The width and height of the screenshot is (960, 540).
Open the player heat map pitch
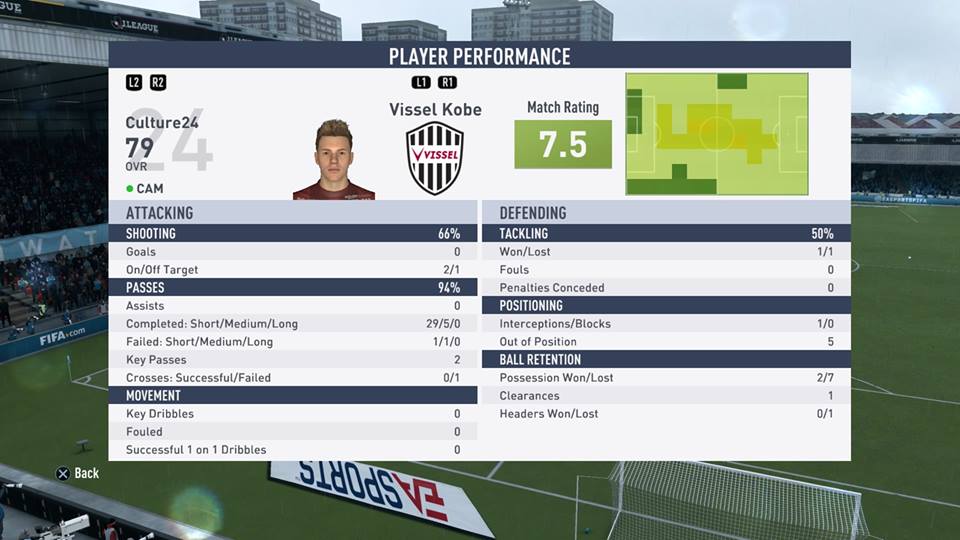[x=717, y=133]
